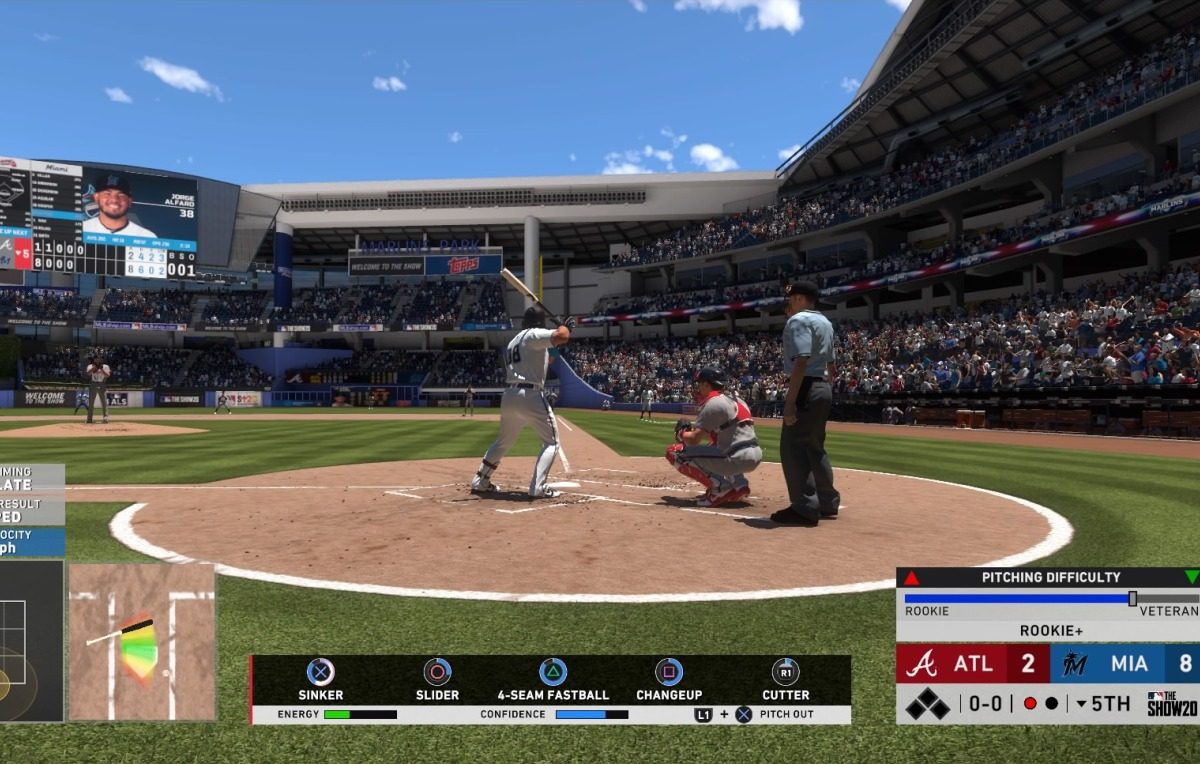Click the pitching difficulty slider handle
The image size is (1200, 764).
[1132, 598]
